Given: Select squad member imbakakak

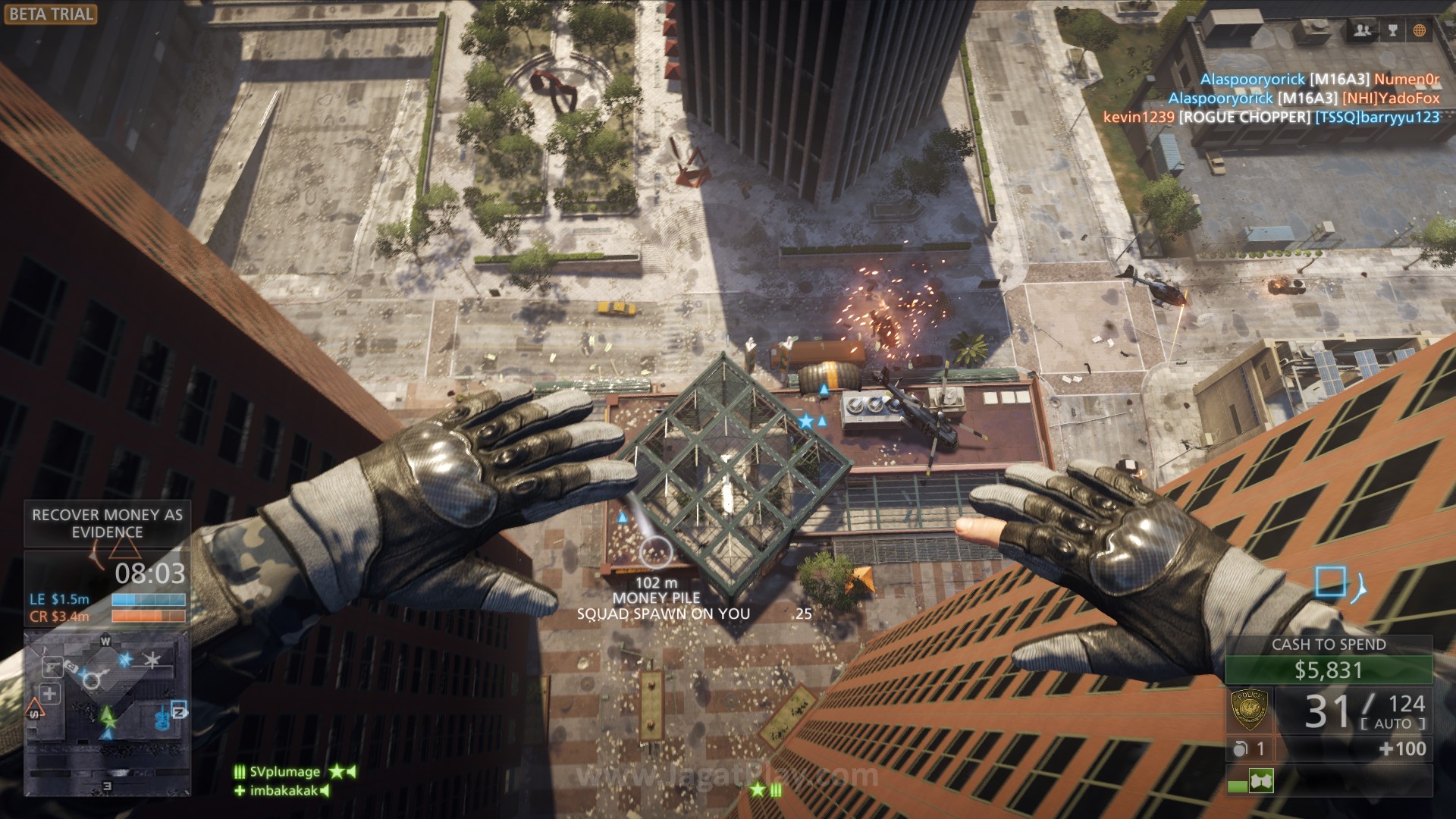Looking at the screenshot, I should 285,791.
